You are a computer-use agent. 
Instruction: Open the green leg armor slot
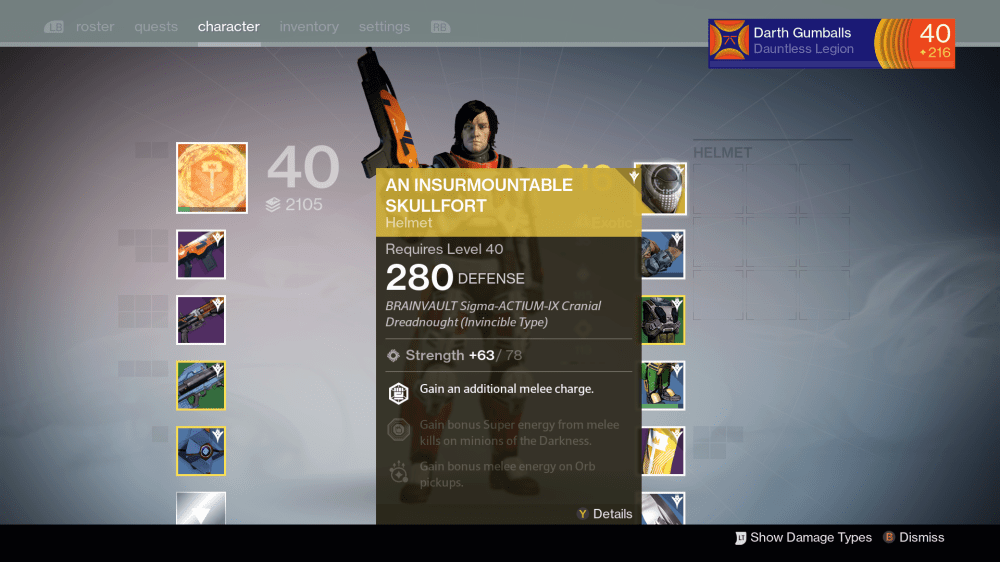point(661,386)
